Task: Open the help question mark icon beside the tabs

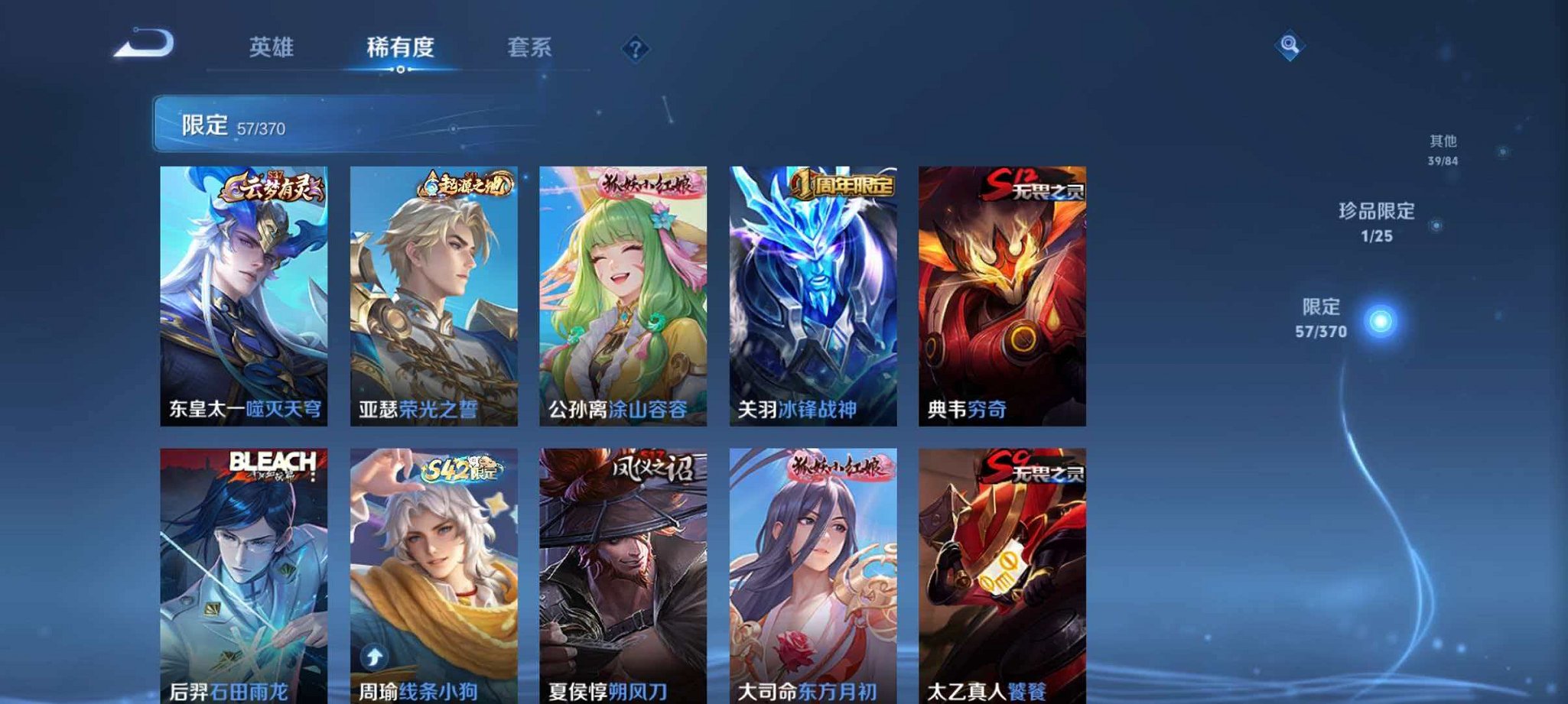Action: tap(635, 49)
